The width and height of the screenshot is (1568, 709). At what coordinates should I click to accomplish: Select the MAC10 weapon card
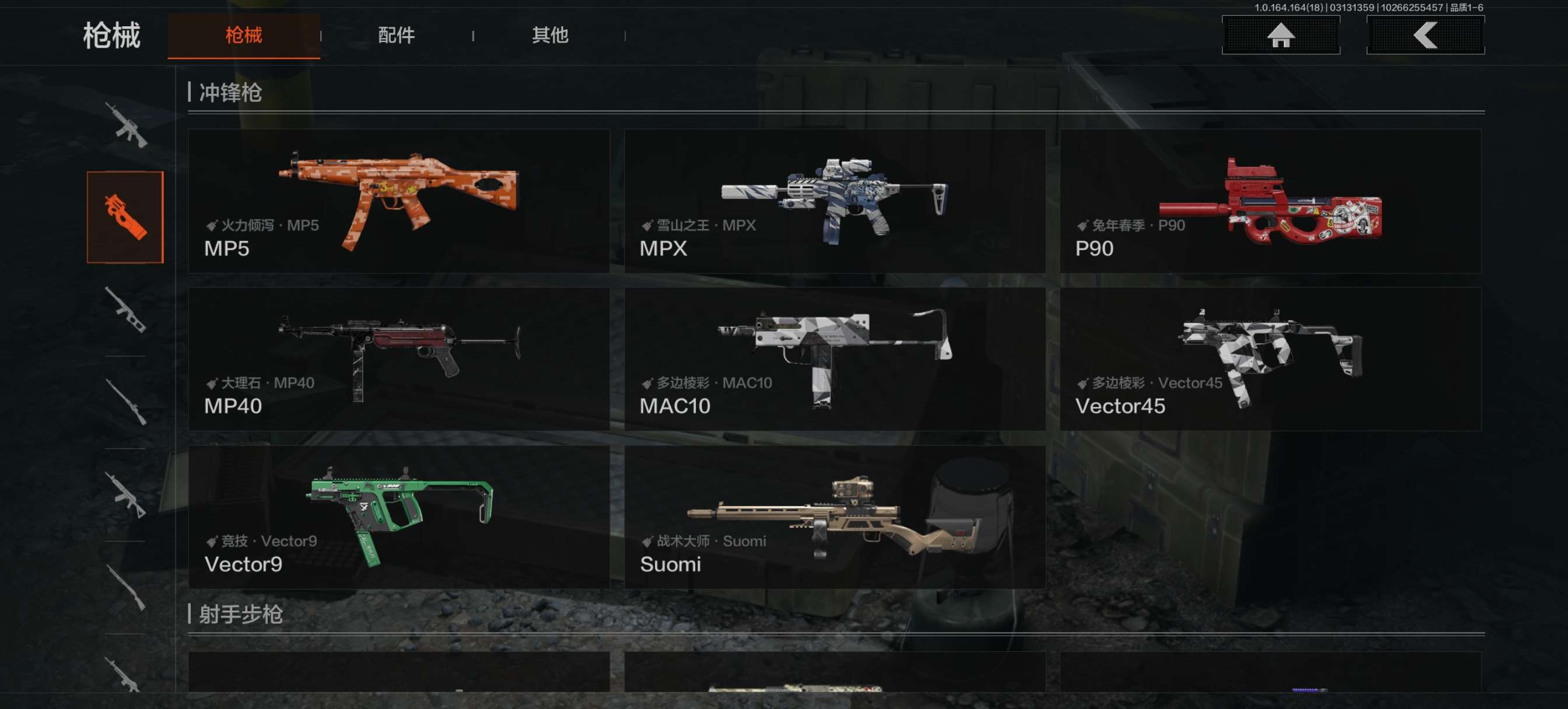coord(835,359)
